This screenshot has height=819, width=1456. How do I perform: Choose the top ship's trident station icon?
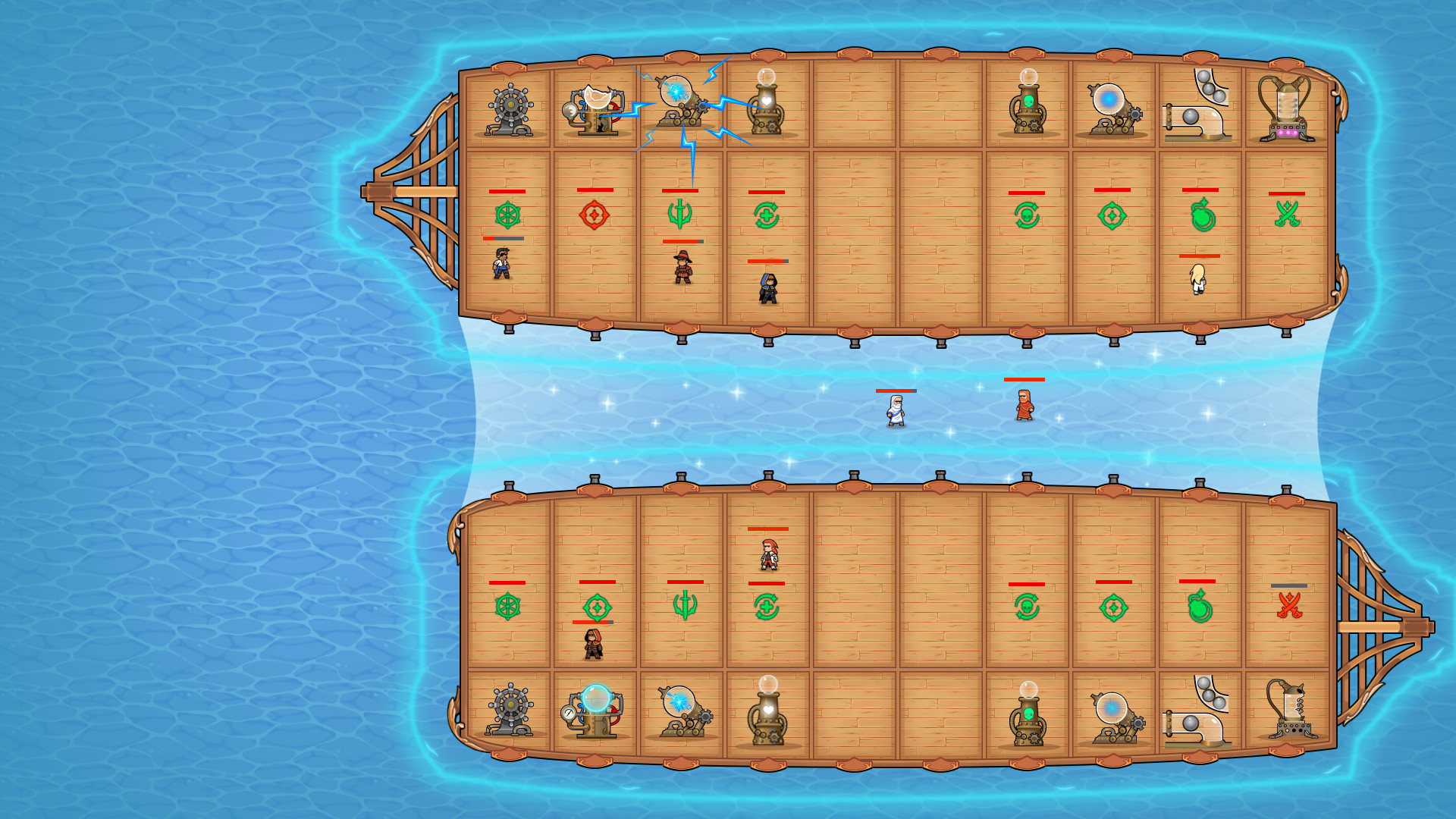pyautogui.click(x=680, y=215)
